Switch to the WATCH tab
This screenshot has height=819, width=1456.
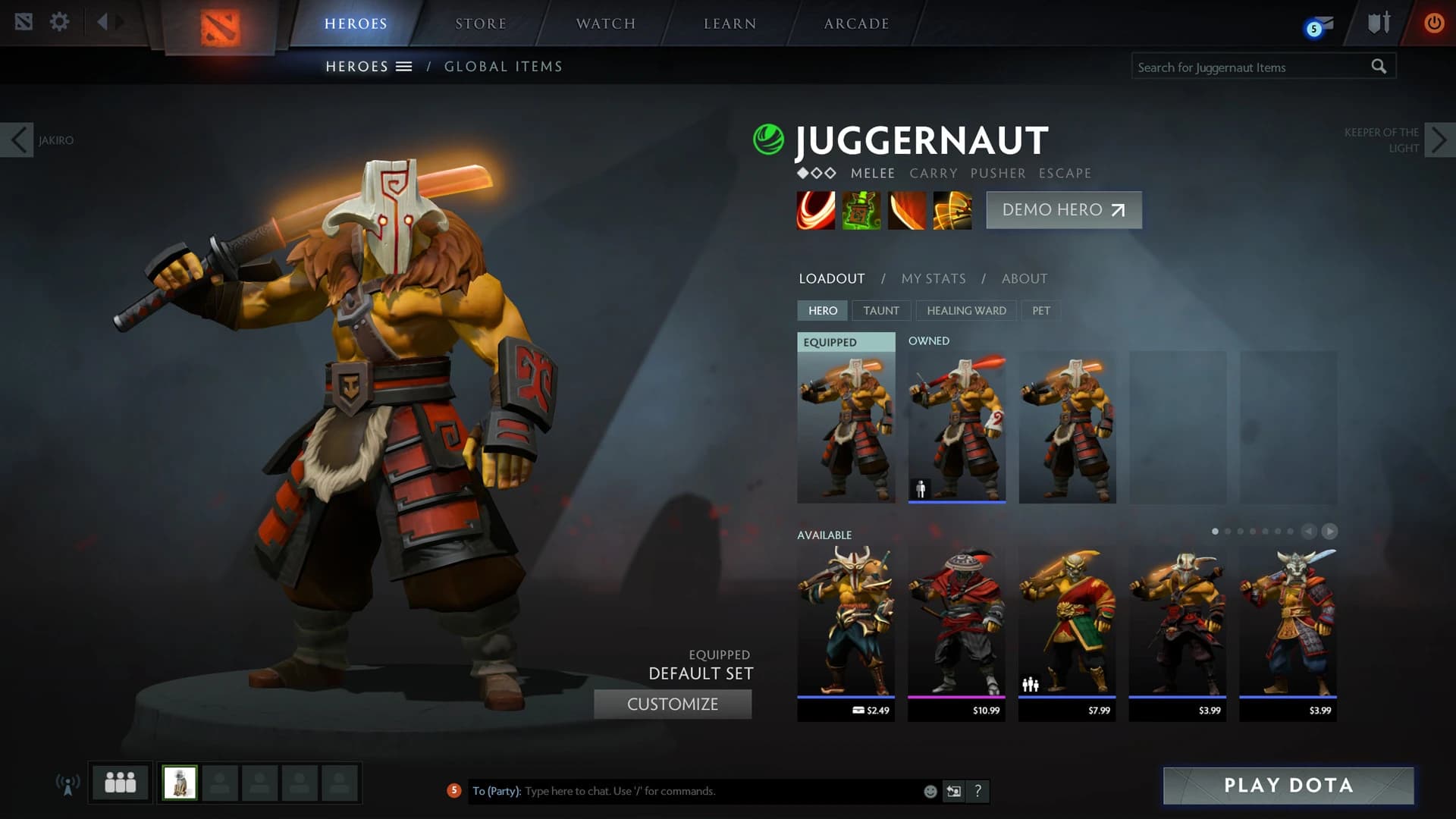tap(605, 23)
